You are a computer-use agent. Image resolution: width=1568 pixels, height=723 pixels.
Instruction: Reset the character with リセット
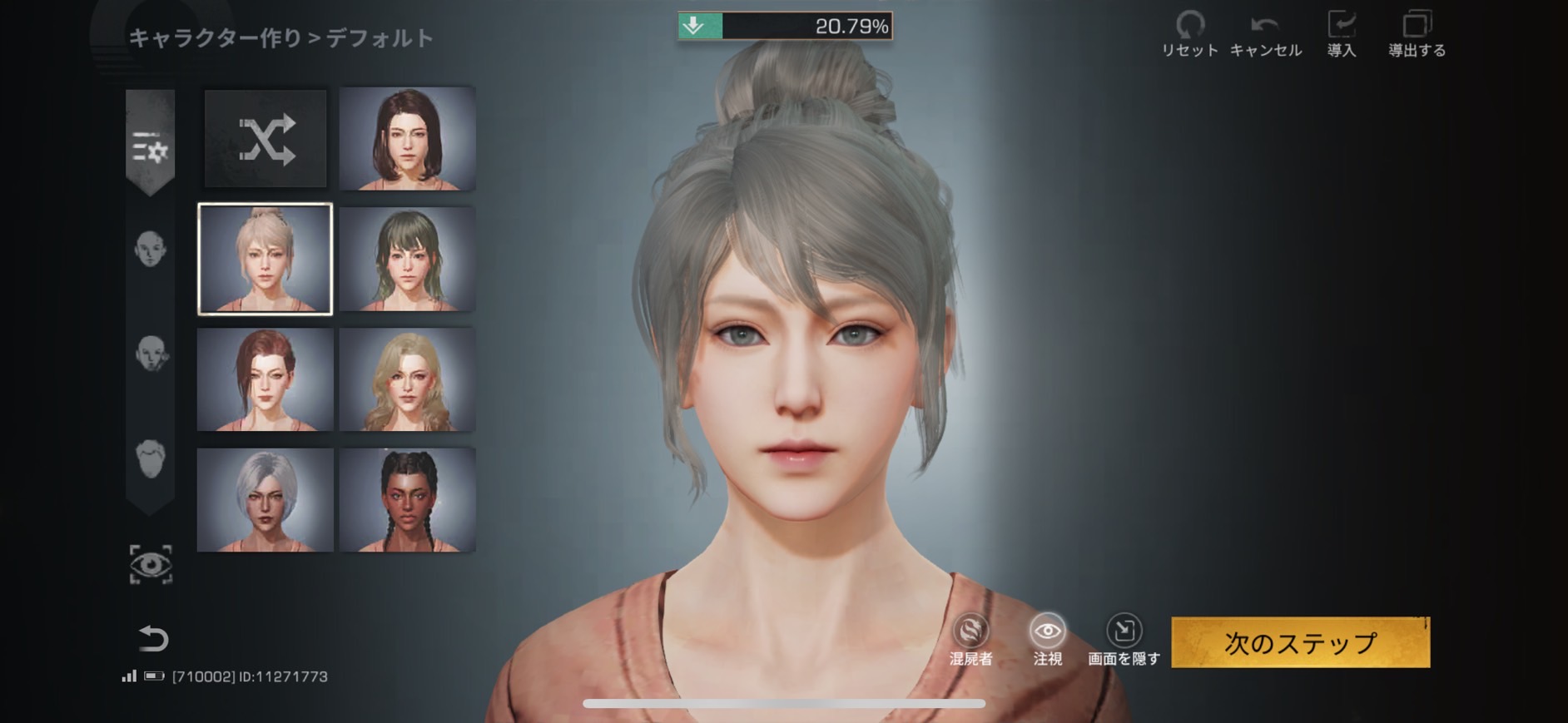pyautogui.click(x=1190, y=34)
